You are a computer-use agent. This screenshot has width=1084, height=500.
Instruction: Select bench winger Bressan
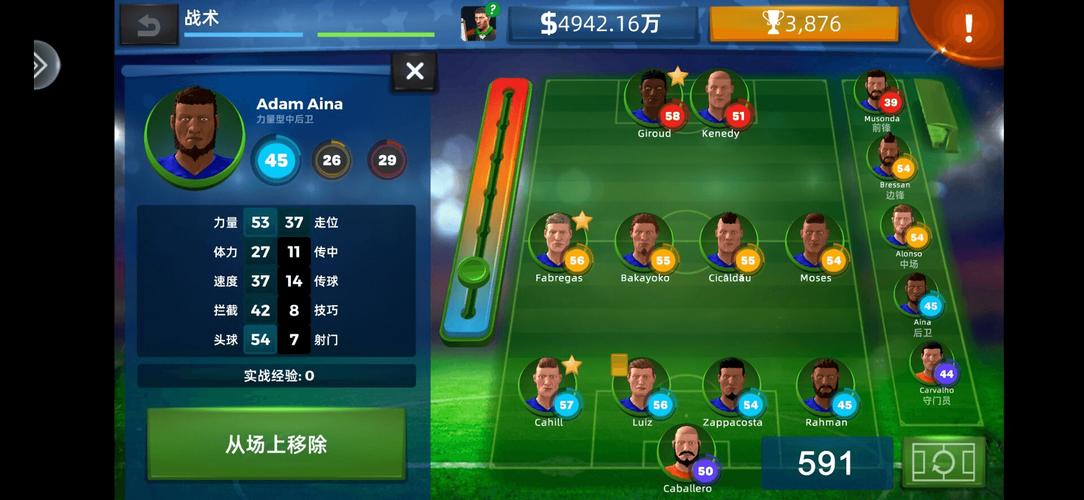click(893, 160)
